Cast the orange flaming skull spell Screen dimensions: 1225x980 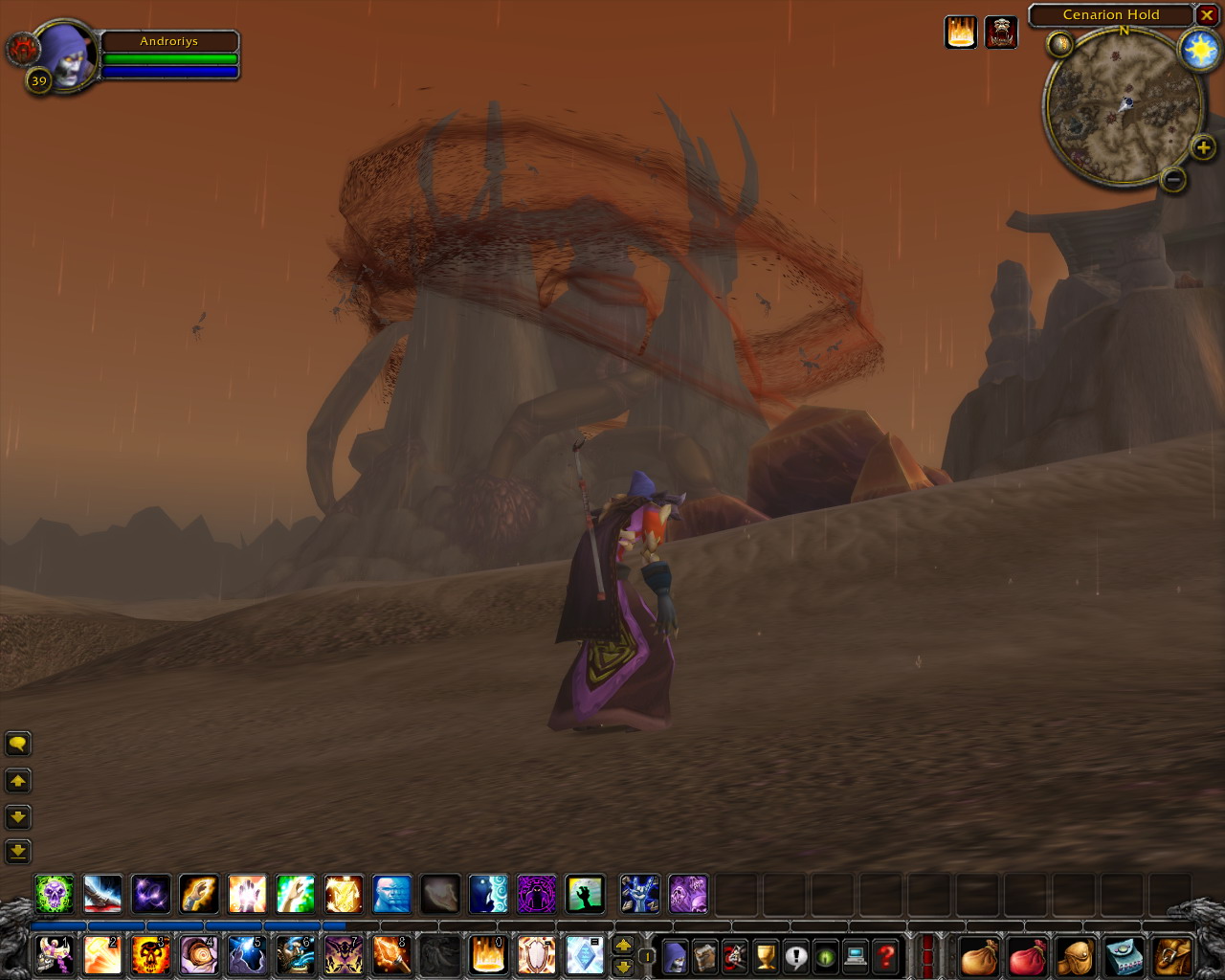(150, 955)
